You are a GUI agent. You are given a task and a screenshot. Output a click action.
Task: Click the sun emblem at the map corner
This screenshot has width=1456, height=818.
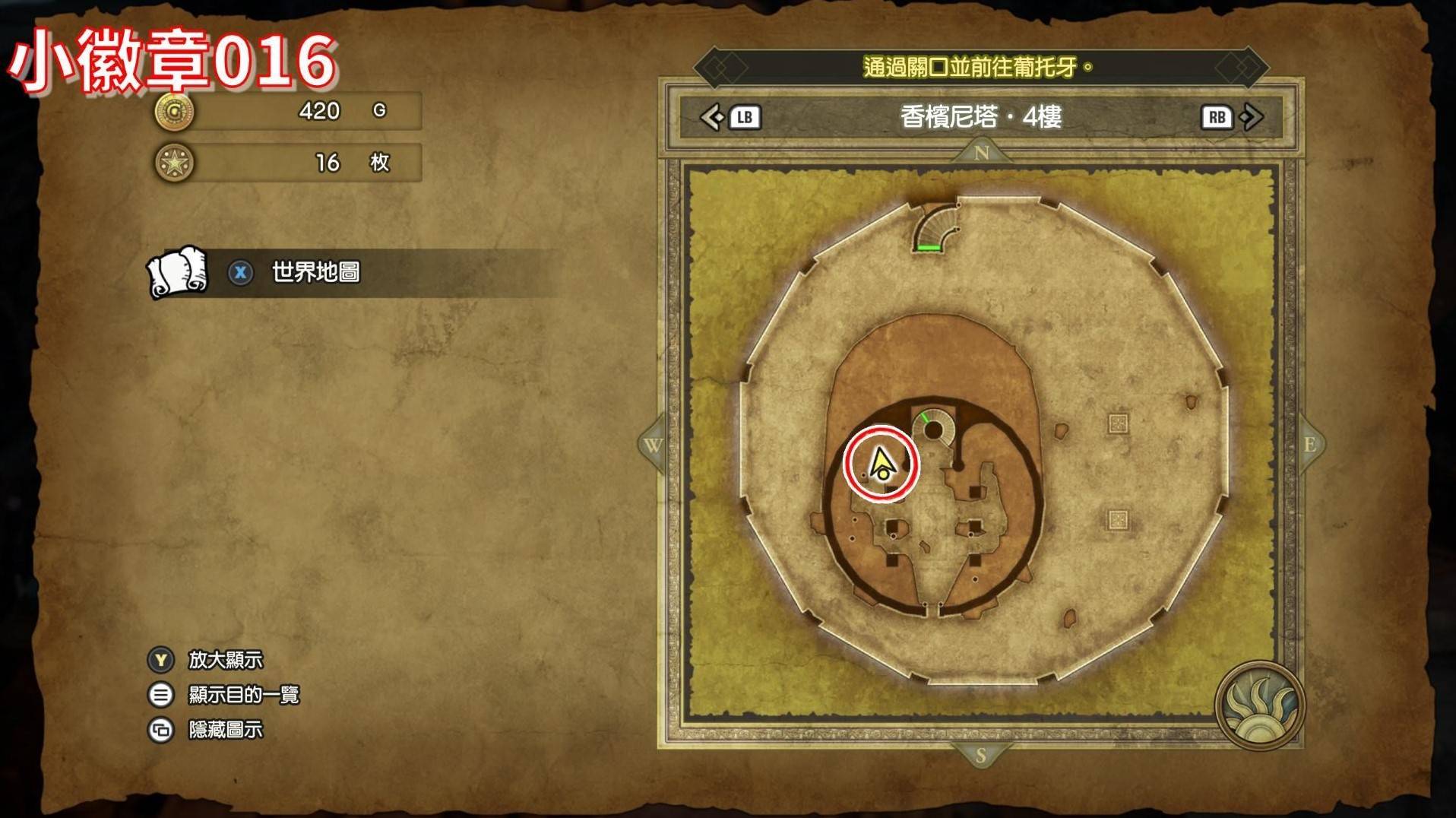tap(1259, 705)
